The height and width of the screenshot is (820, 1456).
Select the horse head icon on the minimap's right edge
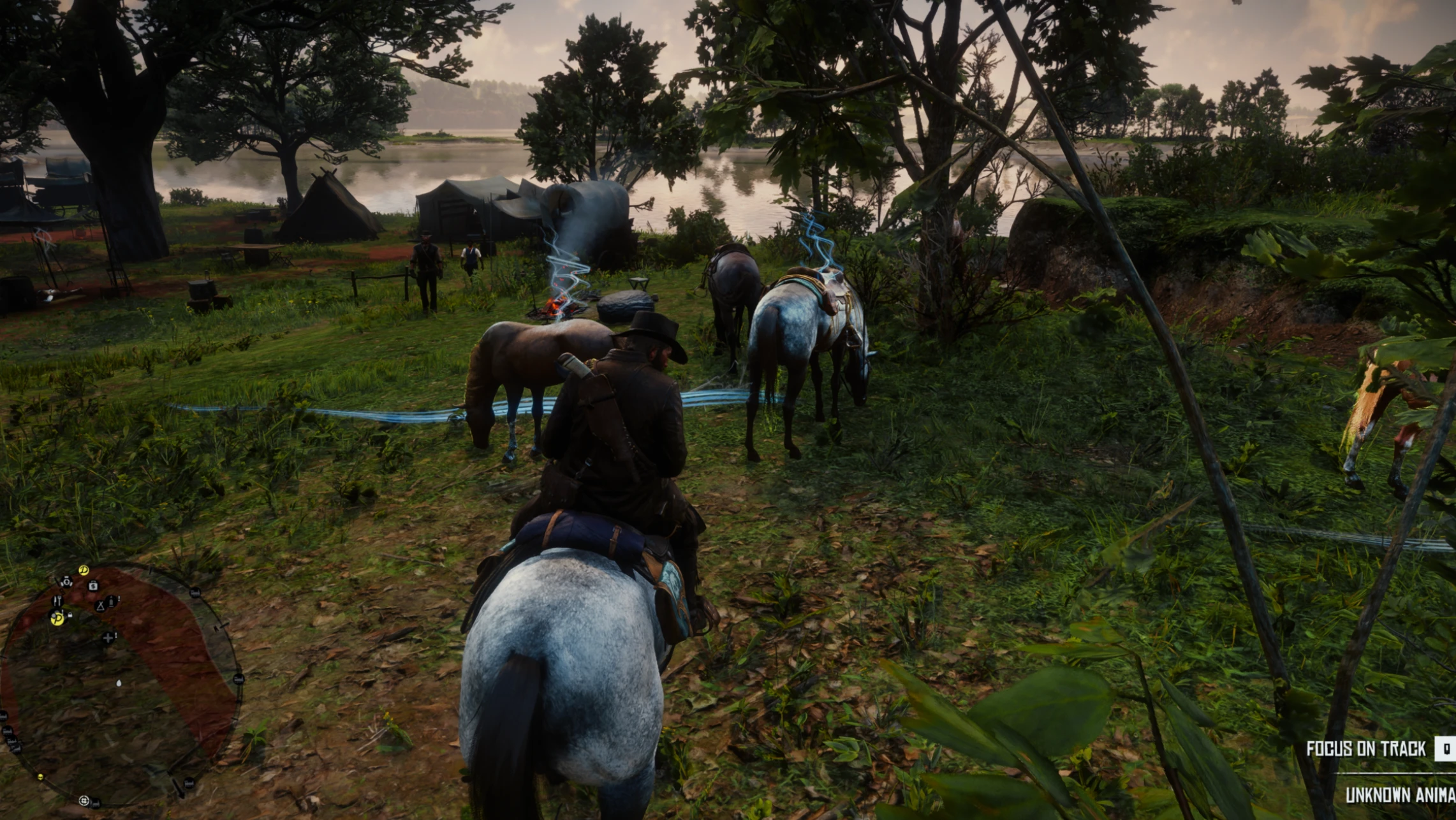pos(239,678)
